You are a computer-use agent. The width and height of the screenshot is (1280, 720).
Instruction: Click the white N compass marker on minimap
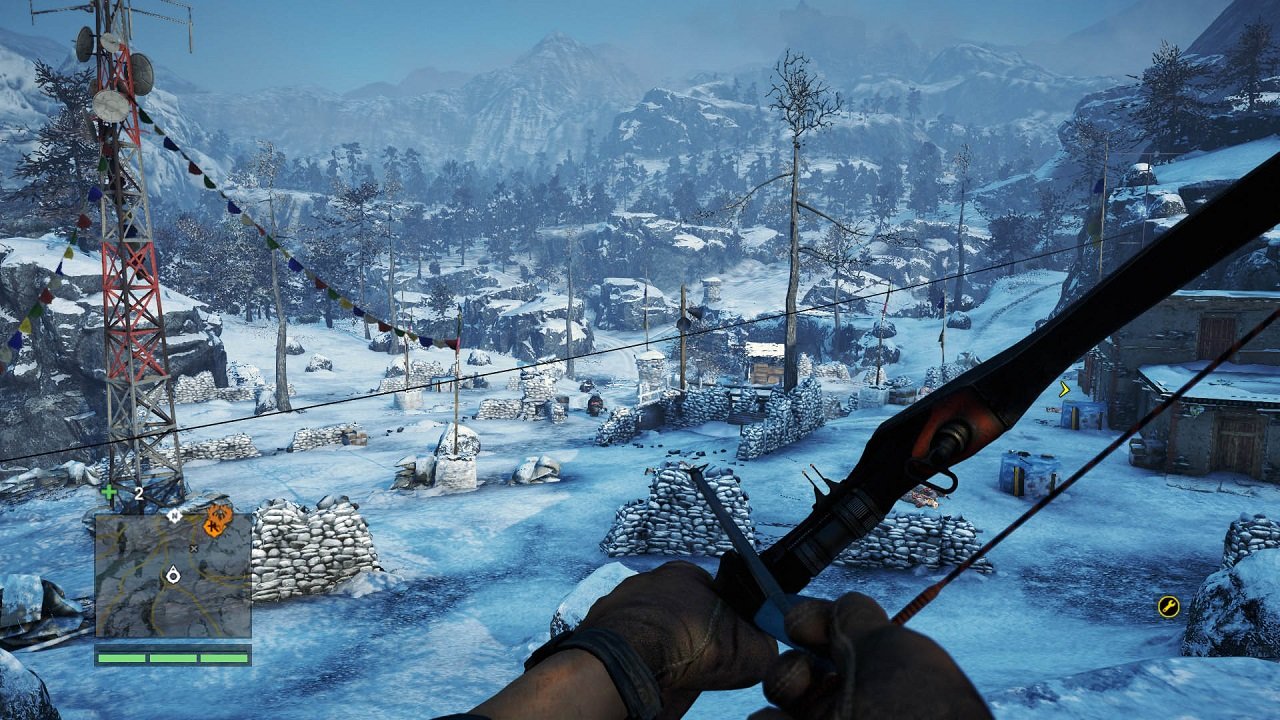174,517
